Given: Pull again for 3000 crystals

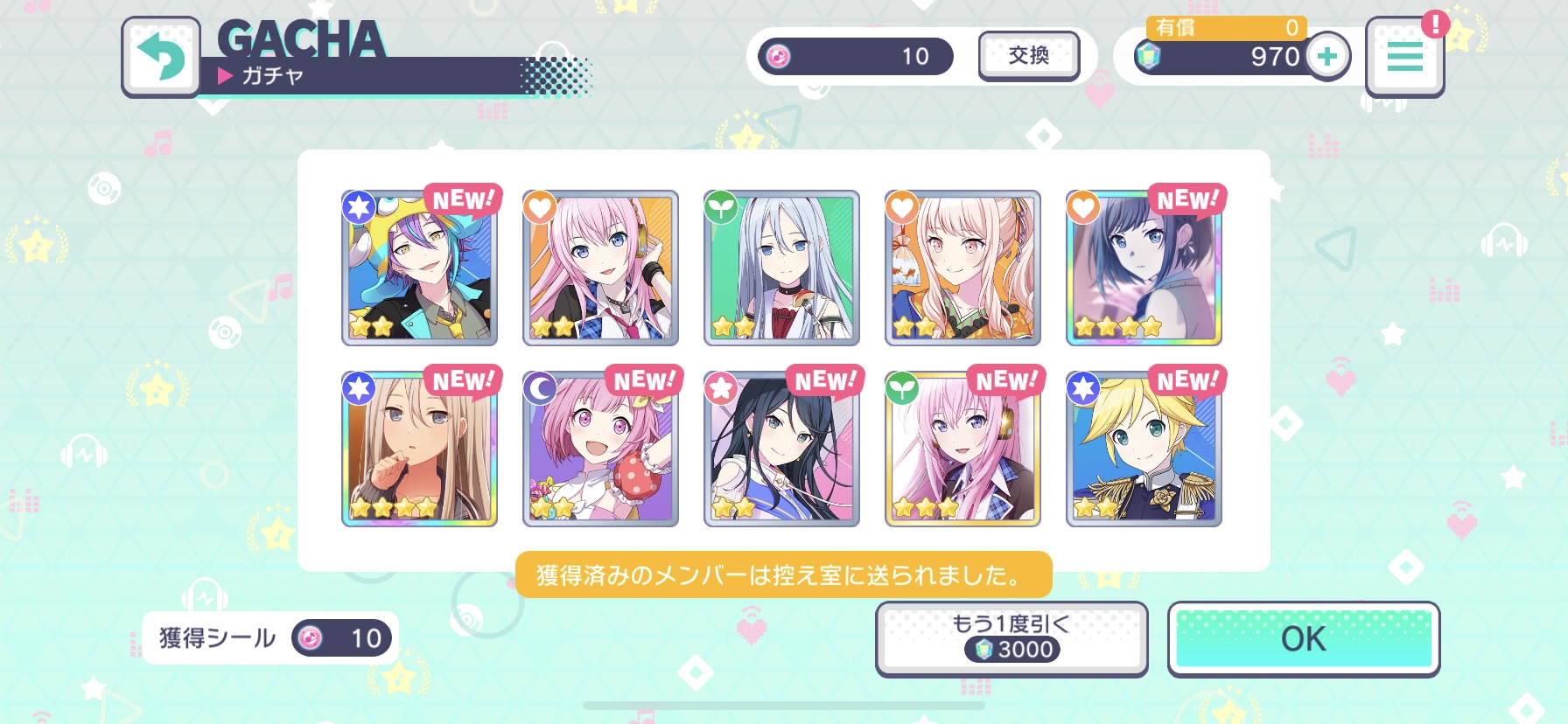Looking at the screenshot, I should (x=1011, y=639).
